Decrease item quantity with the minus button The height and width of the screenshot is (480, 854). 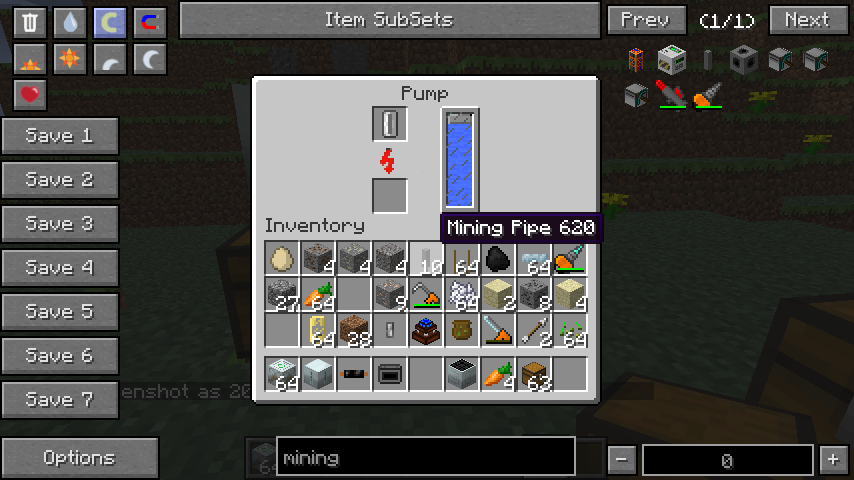[x=622, y=459]
